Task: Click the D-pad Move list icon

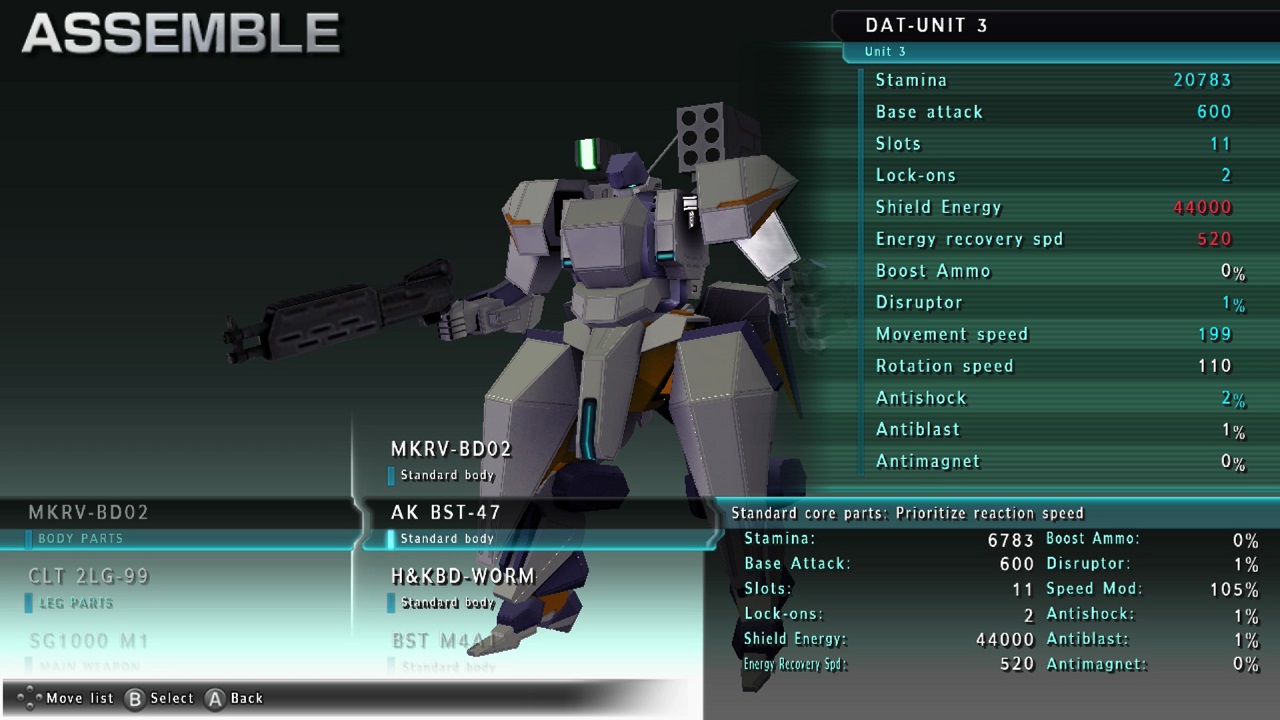Action: tap(27, 698)
